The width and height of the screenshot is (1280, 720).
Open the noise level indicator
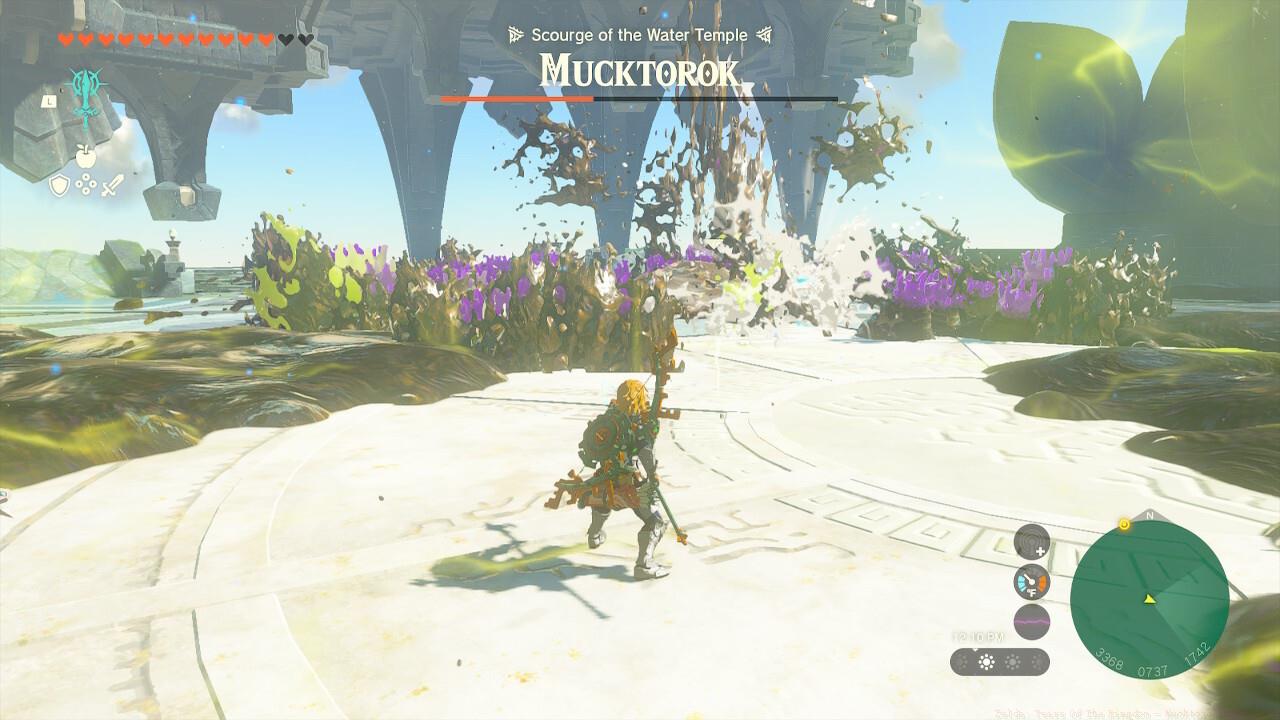(1034, 621)
